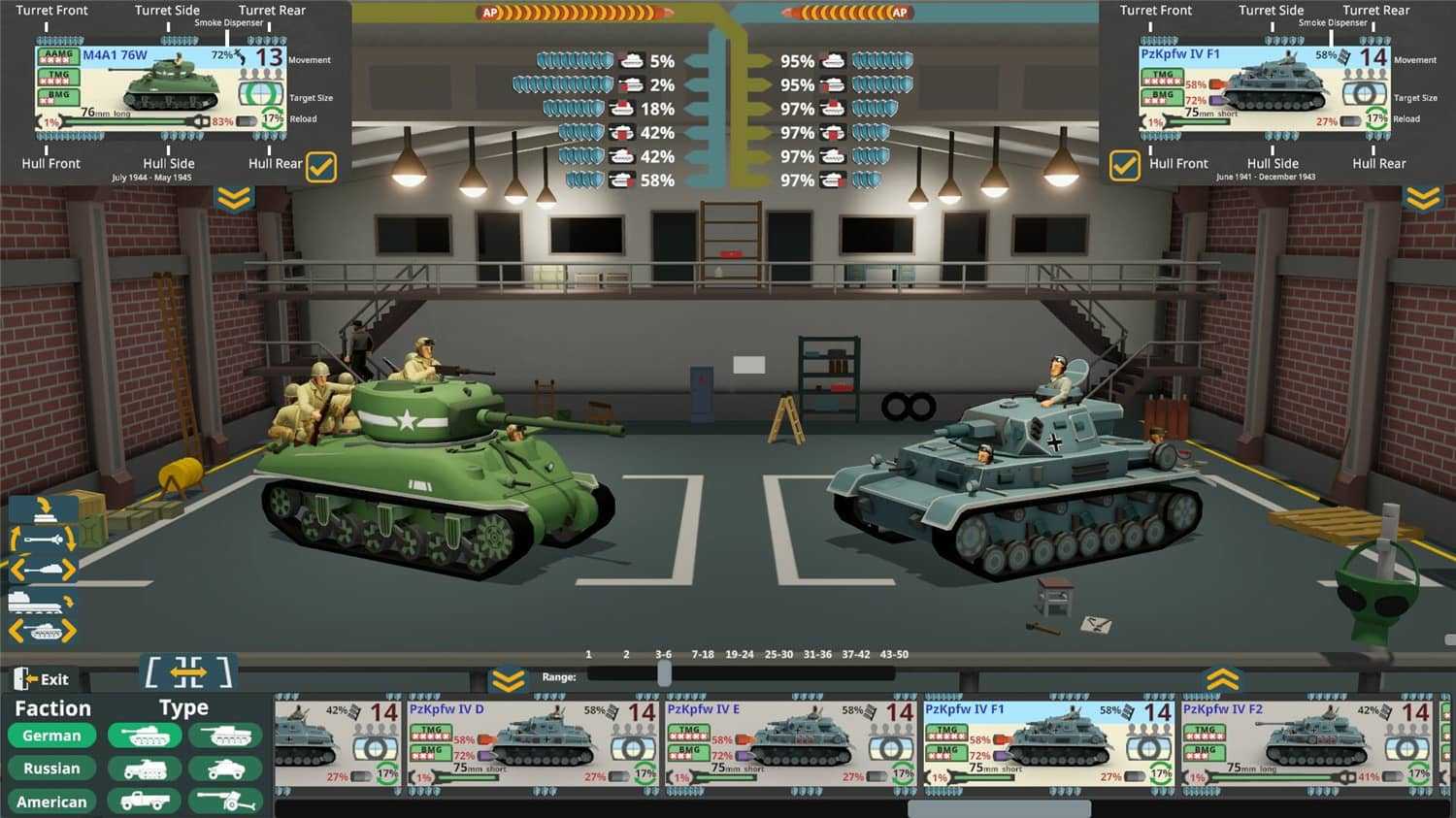Viewport: 1456px width, 818px height.
Task: Pick the PzKpfw IV E card
Action: coord(791,742)
